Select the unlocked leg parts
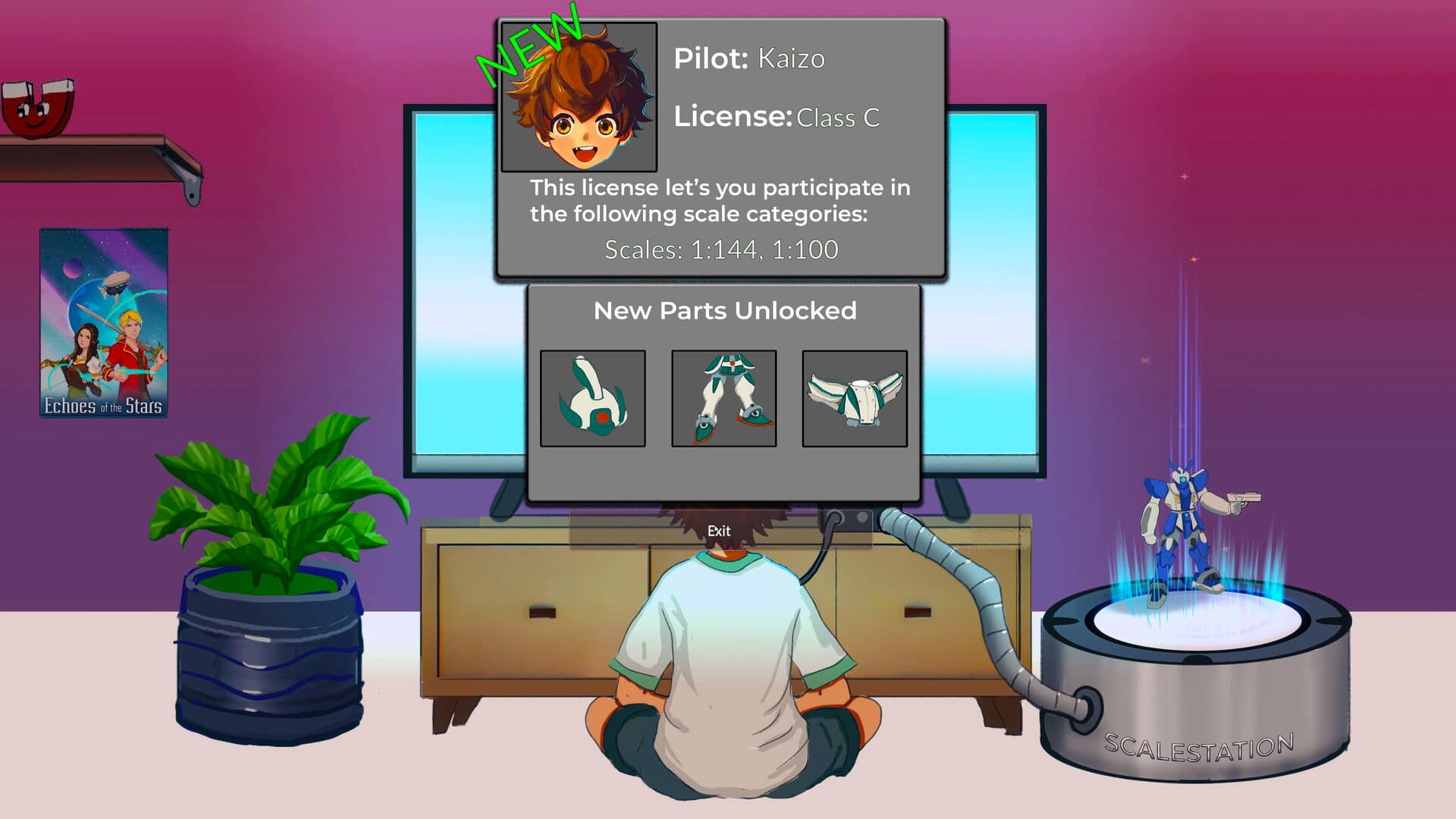Image resolution: width=1456 pixels, height=819 pixels. [x=723, y=398]
